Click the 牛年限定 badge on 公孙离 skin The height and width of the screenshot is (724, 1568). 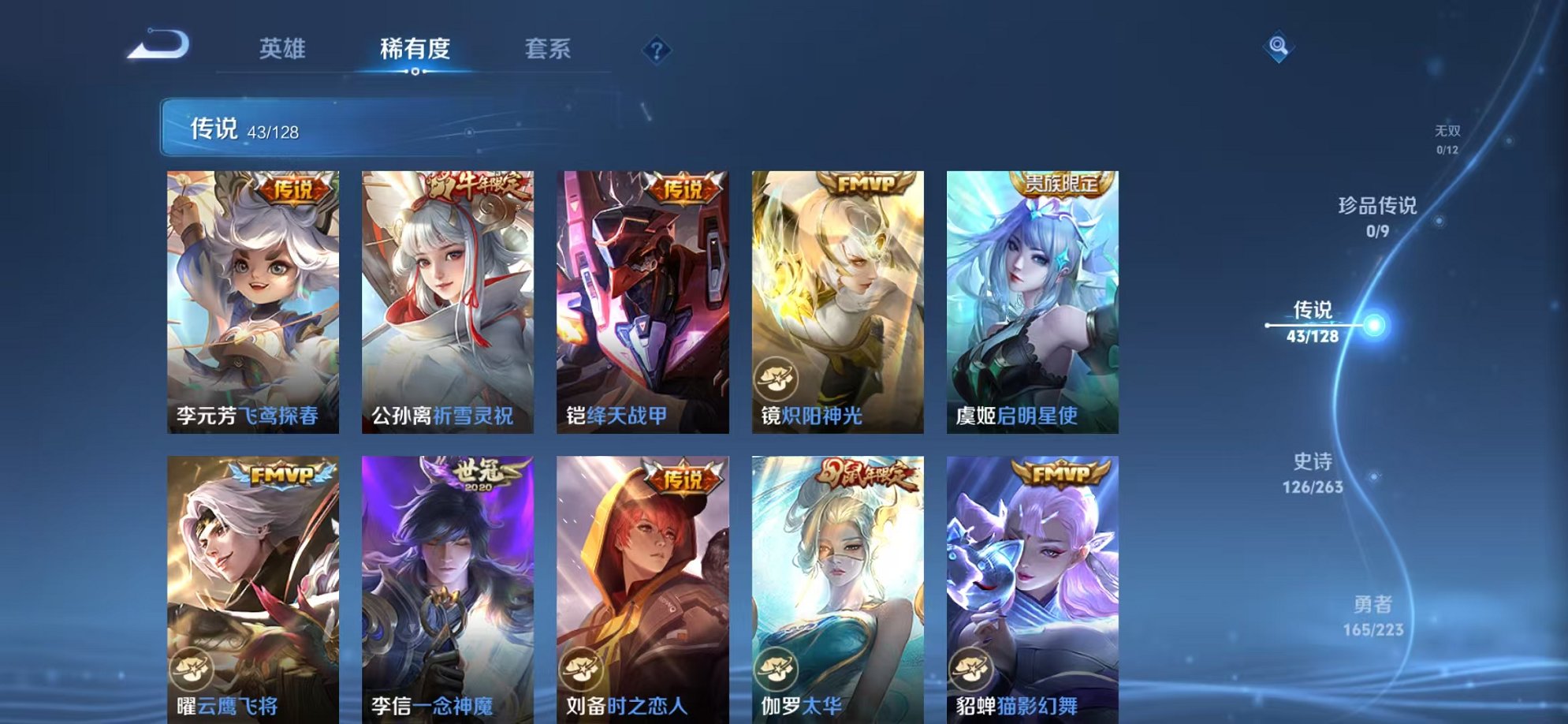[x=474, y=184]
